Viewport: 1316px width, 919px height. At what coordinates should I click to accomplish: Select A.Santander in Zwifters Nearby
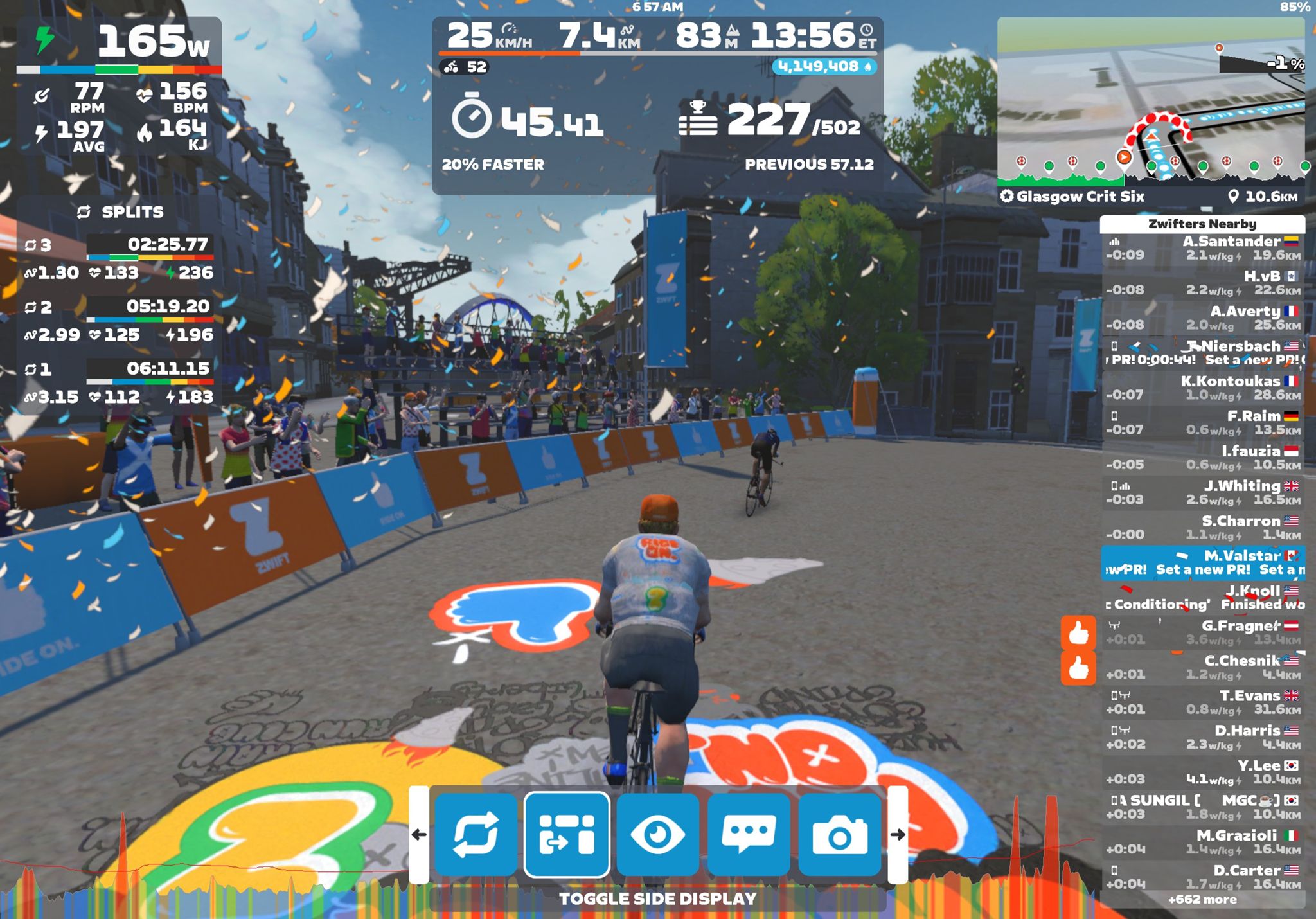click(1202, 248)
